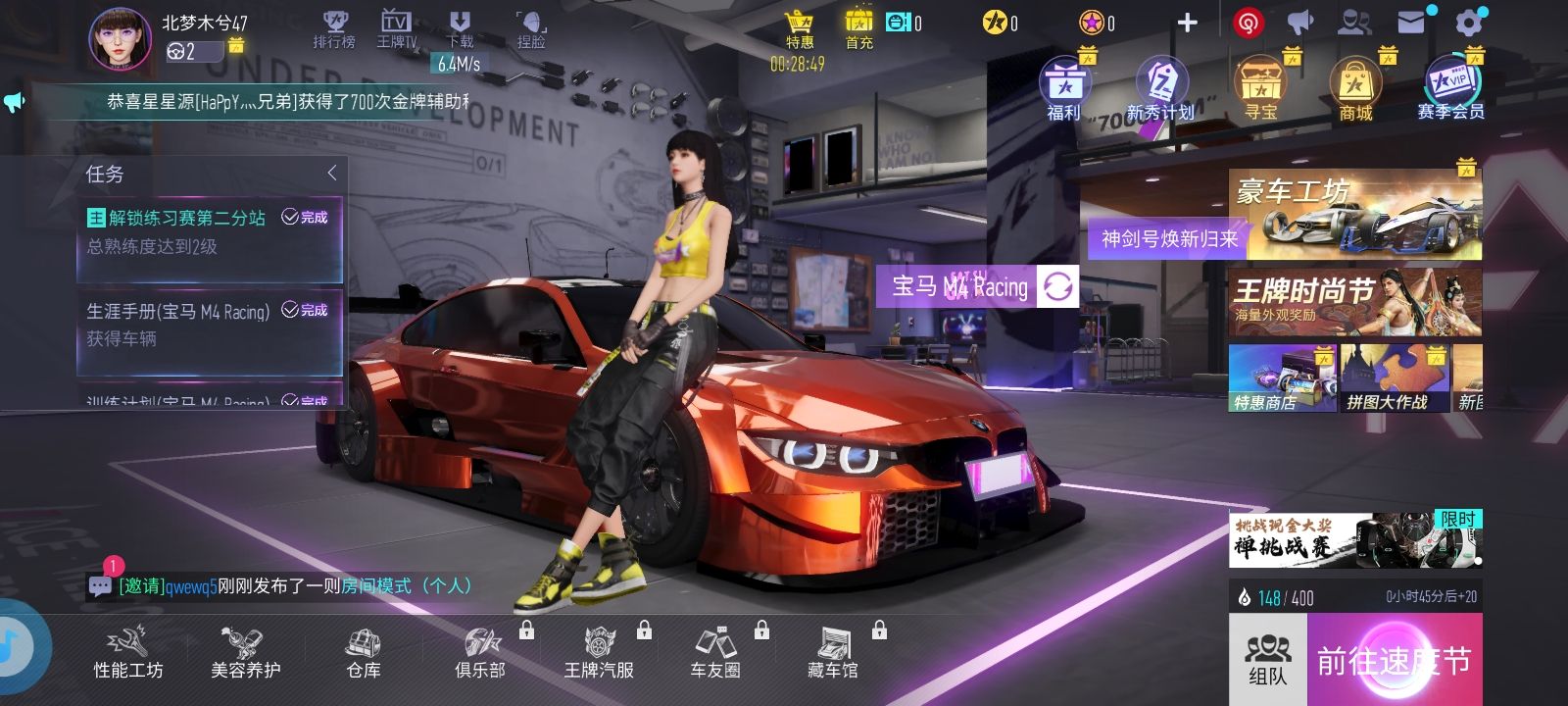Collapse the 任务 task panel arrow

[332, 174]
